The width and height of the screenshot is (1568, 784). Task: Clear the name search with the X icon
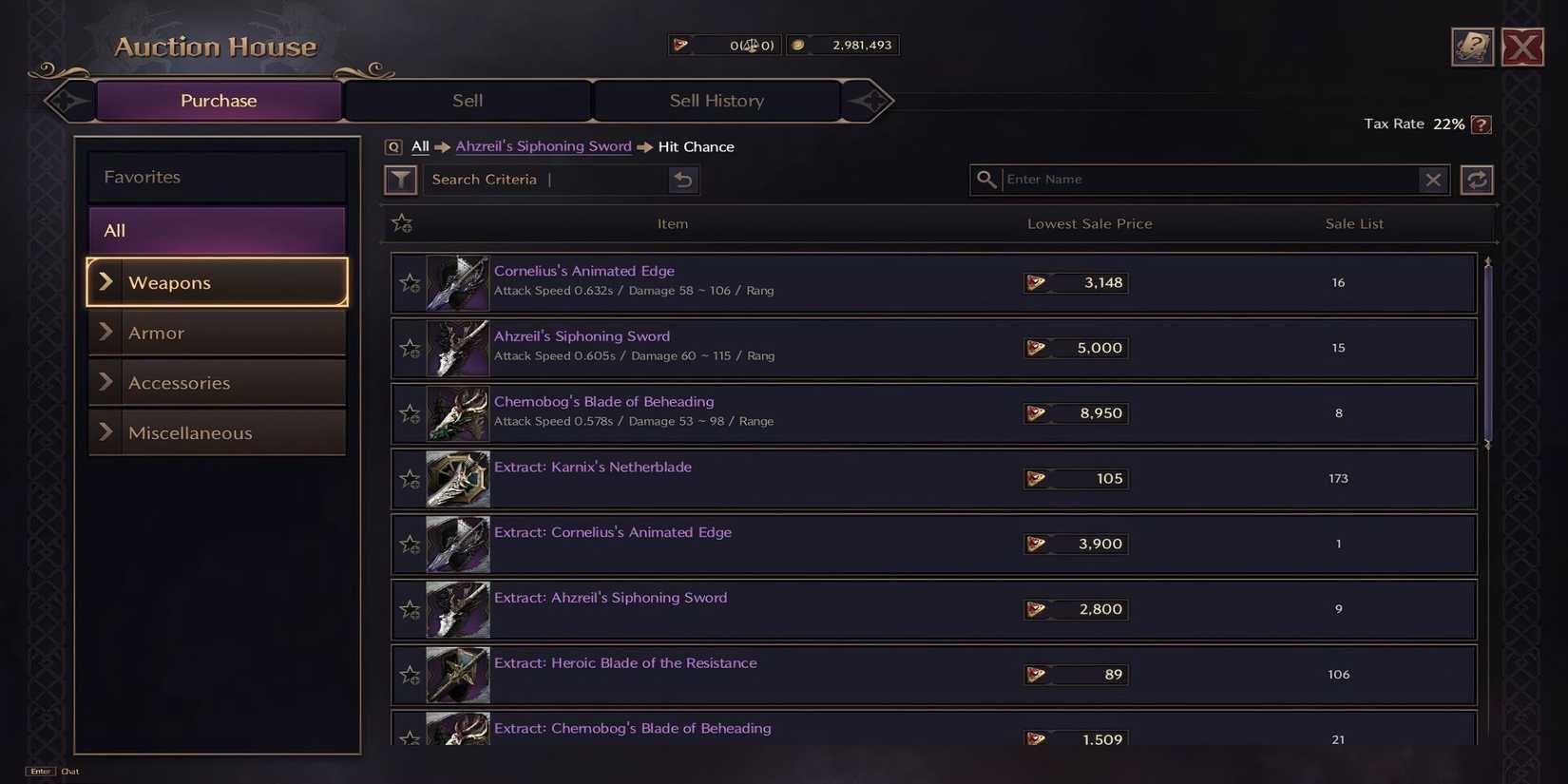[x=1434, y=179]
